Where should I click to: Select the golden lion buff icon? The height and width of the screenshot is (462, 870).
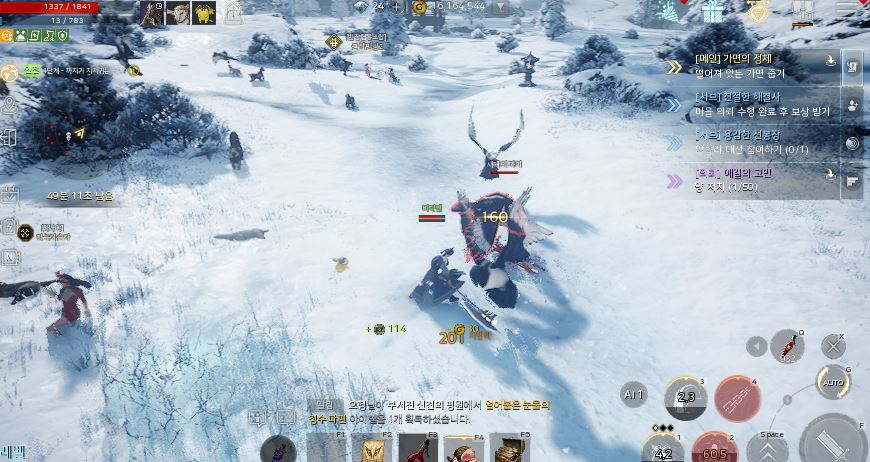[204, 12]
